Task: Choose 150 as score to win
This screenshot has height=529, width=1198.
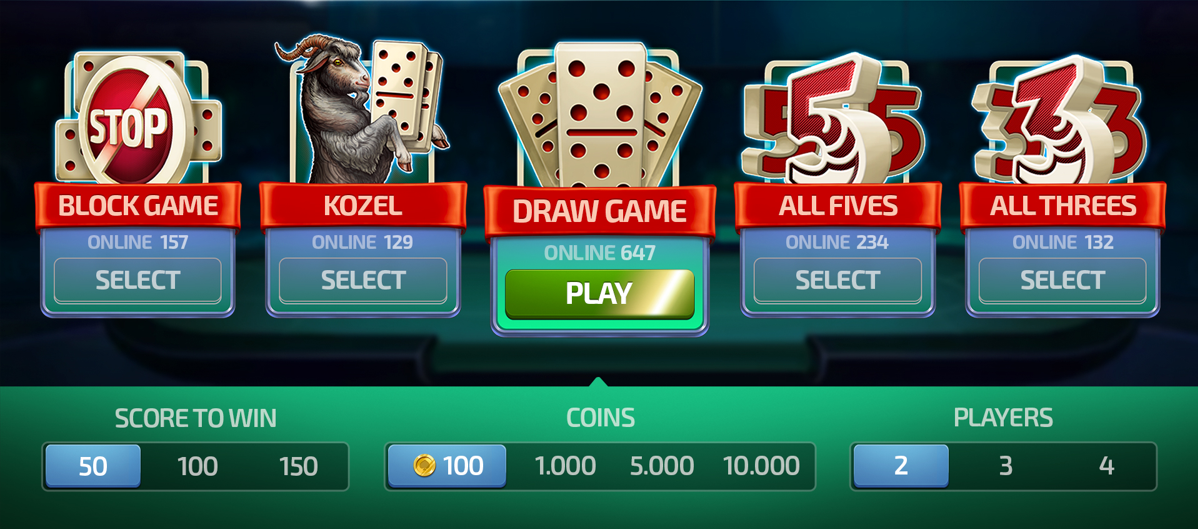Action: (x=298, y=466)
